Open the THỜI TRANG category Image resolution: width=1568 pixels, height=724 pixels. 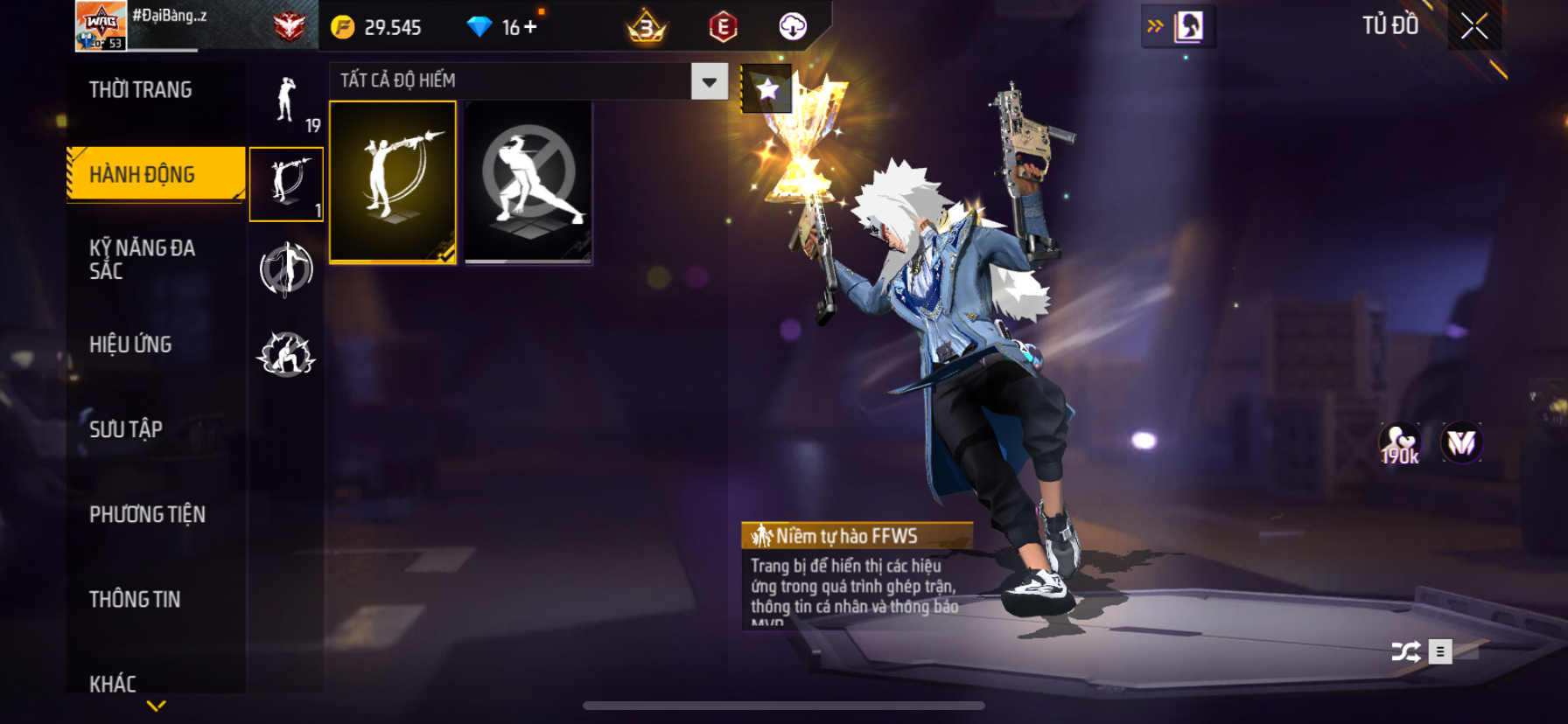141,90
